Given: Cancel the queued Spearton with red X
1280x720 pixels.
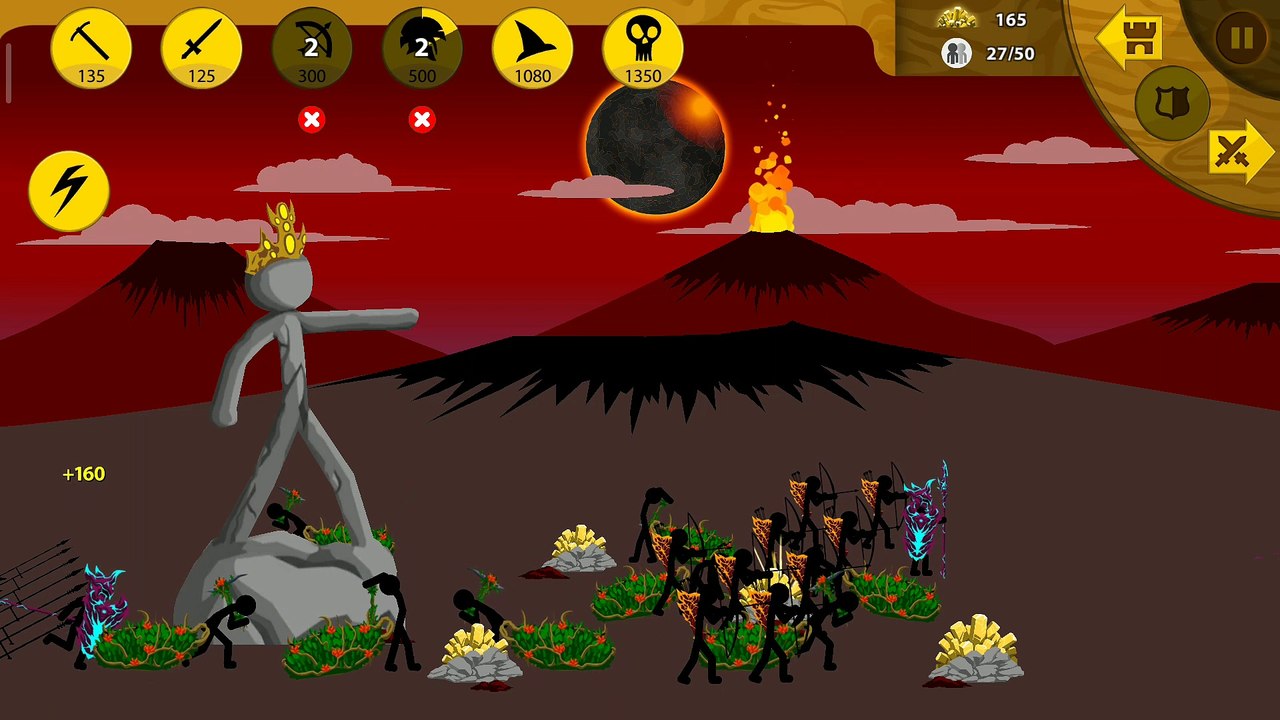Looking at the screenshot, I should tap(422, 120).
